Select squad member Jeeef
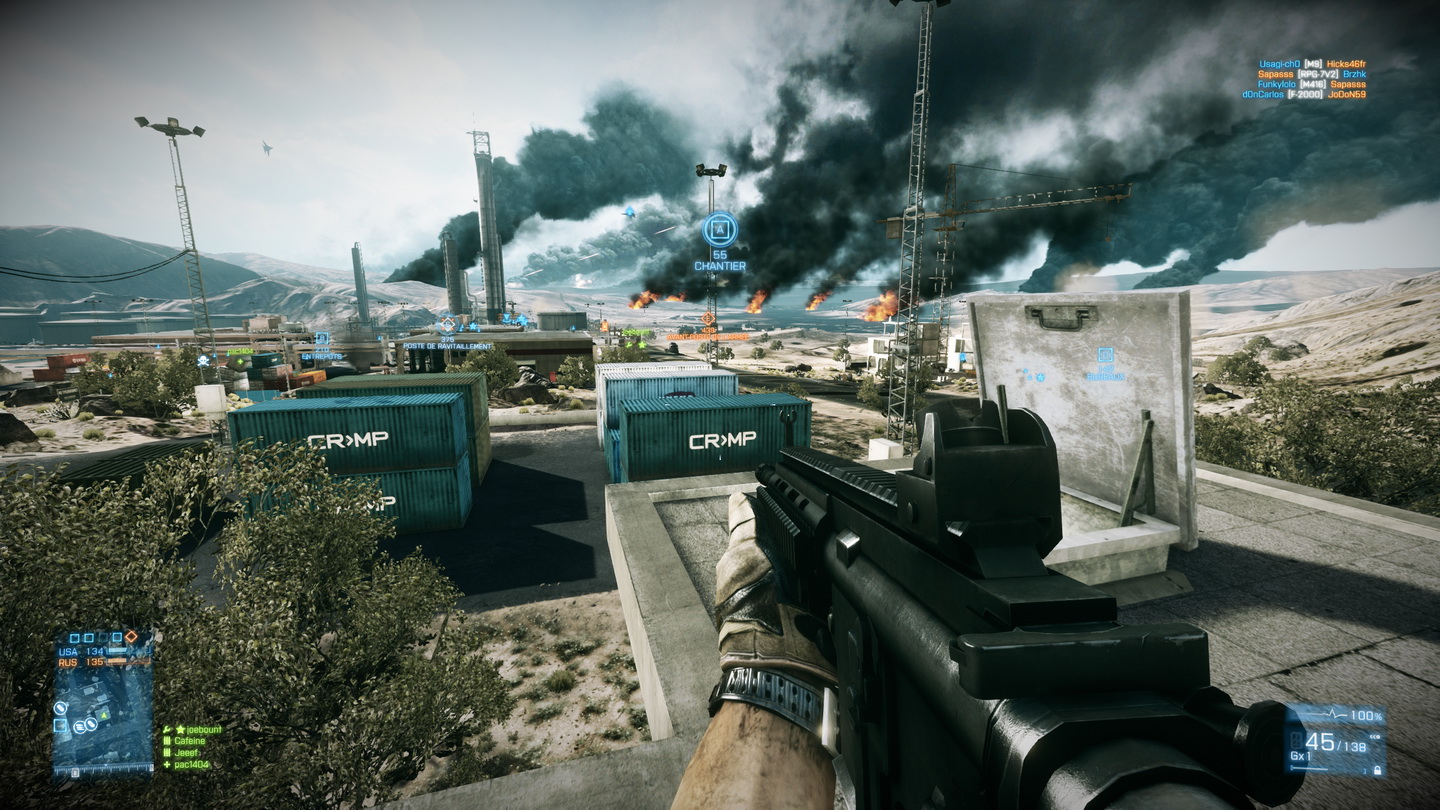This screenshot has height=810, width=1440. point(186,752)
